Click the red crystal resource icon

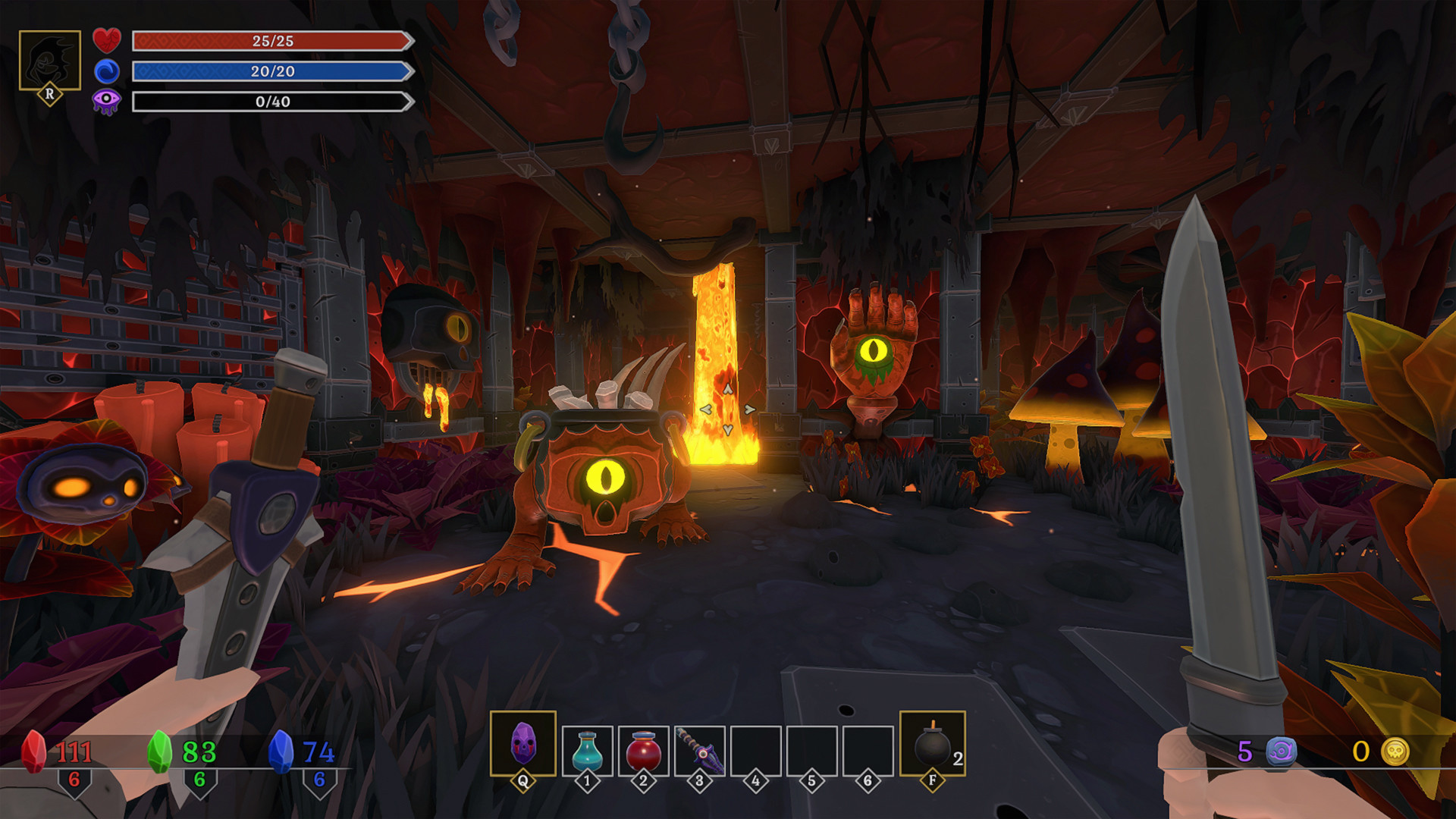click(33, 751)
